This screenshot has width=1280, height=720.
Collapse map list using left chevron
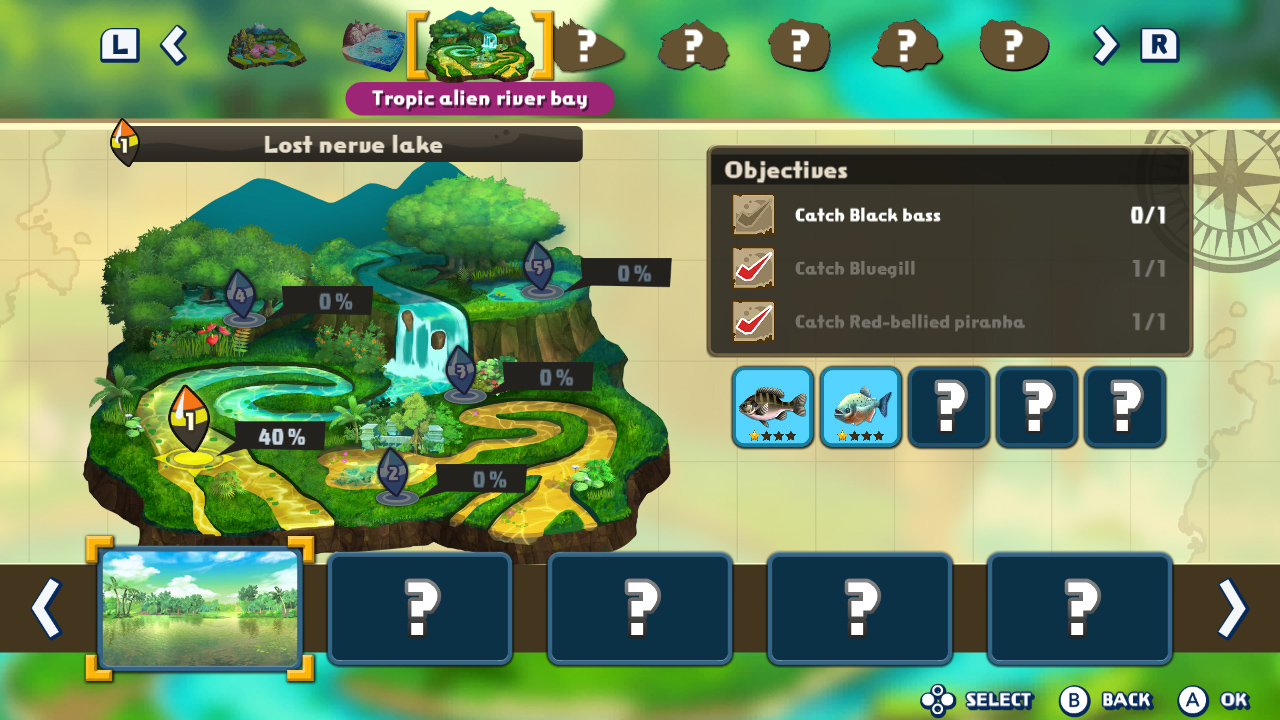coord(176,46)
